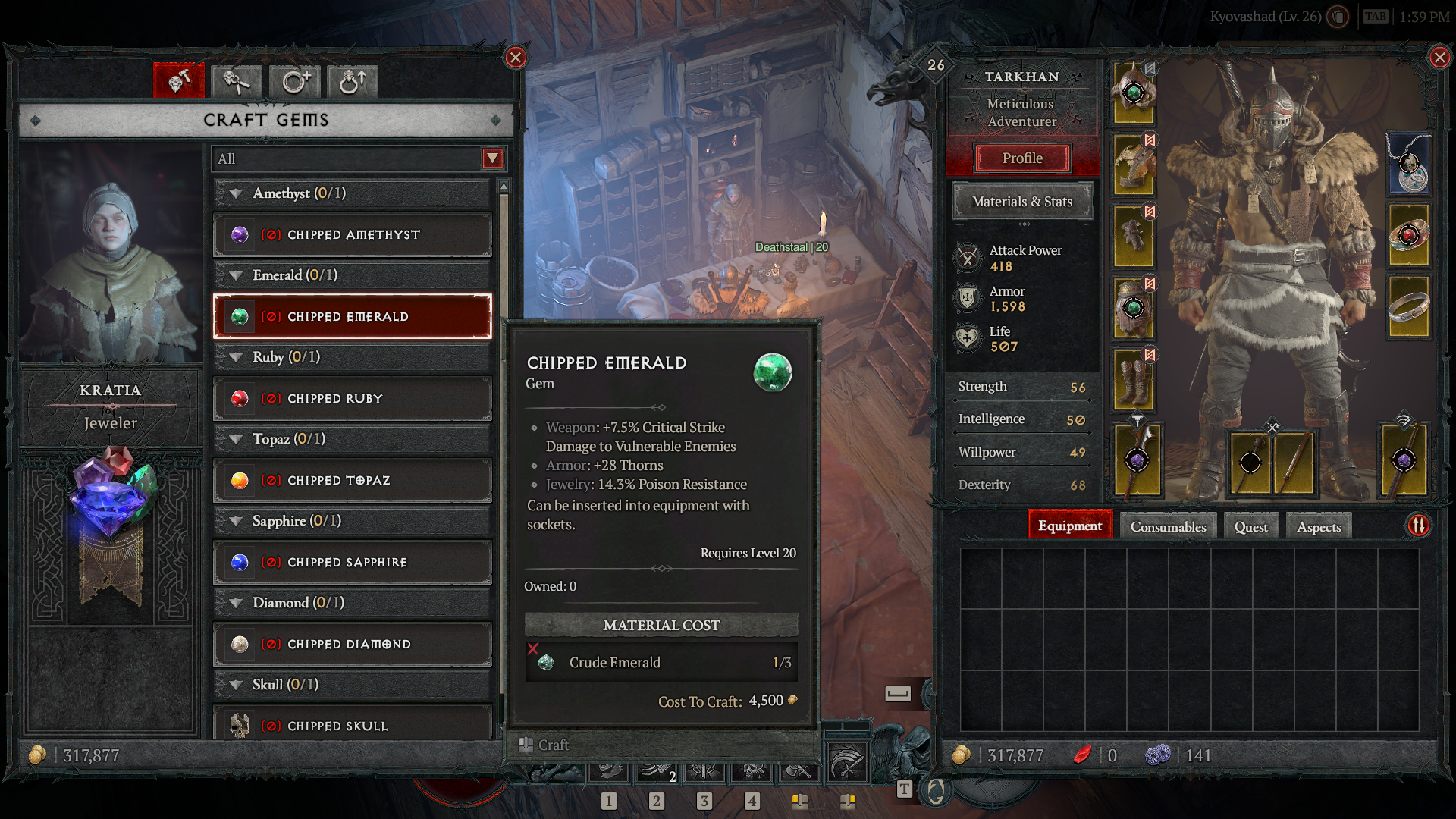Screen dimensions: 1456x819
Task: Toggle the Chipped Emerald recipe selection
Action: coord(352,317)
